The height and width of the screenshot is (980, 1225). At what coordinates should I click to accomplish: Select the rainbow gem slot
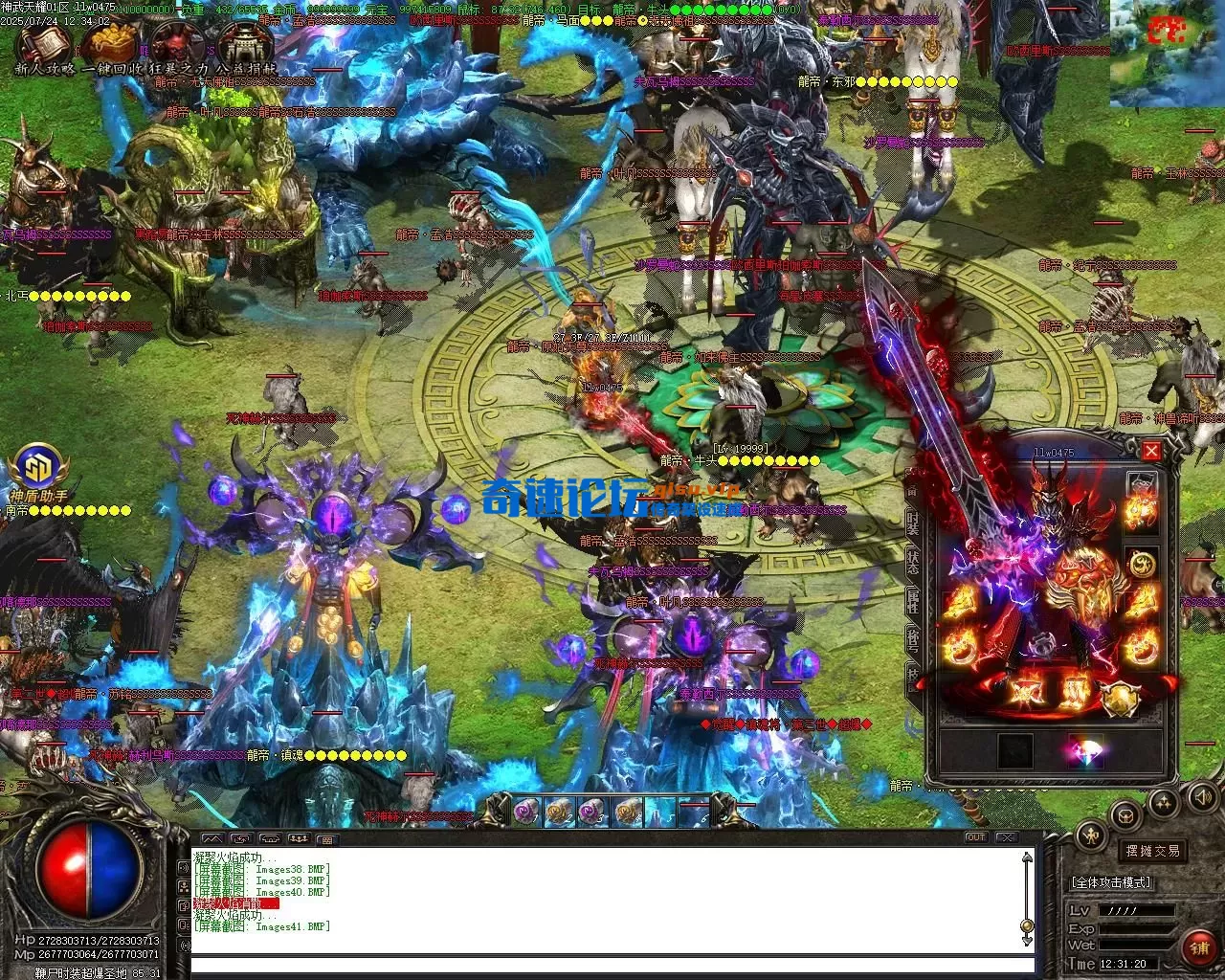tap(1086, 751)
